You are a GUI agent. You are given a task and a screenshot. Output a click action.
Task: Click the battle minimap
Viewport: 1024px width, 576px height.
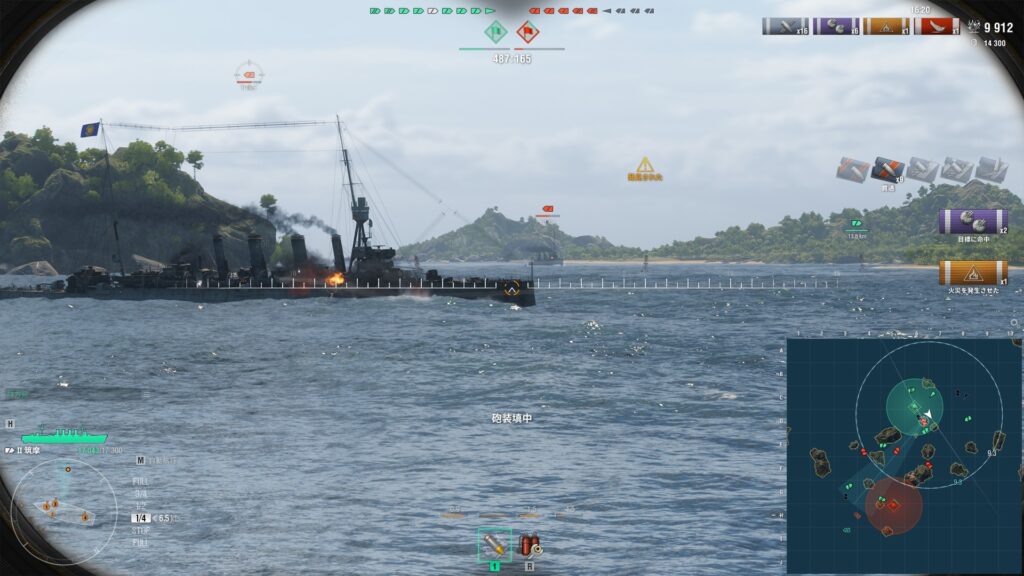point(903,455)
